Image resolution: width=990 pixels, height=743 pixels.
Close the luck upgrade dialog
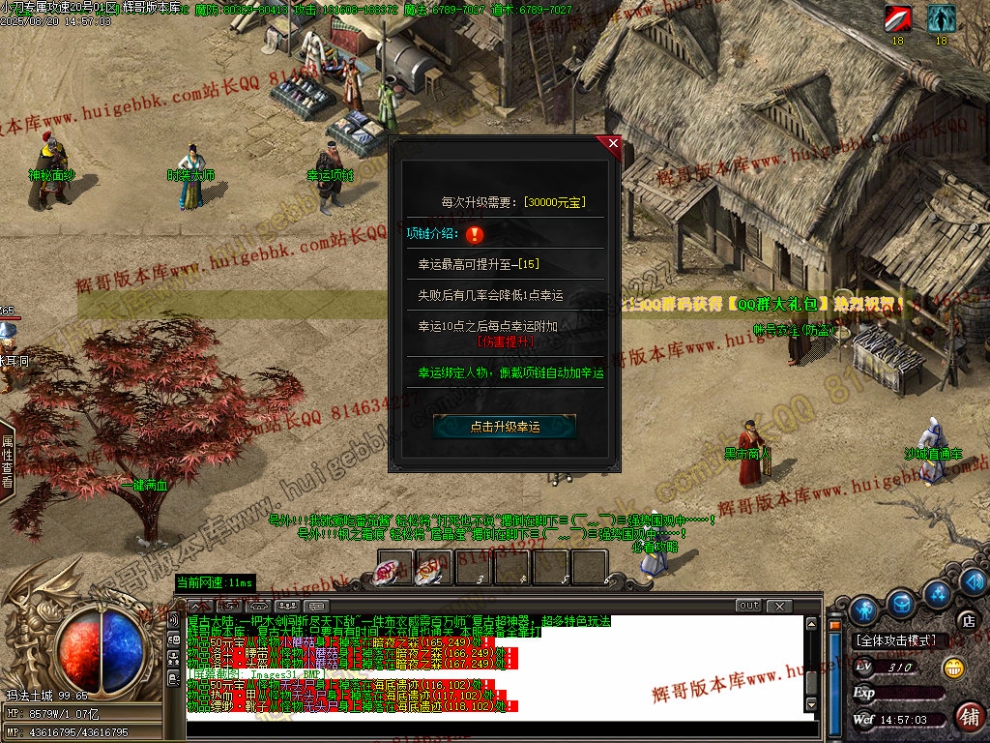[613, 144]
